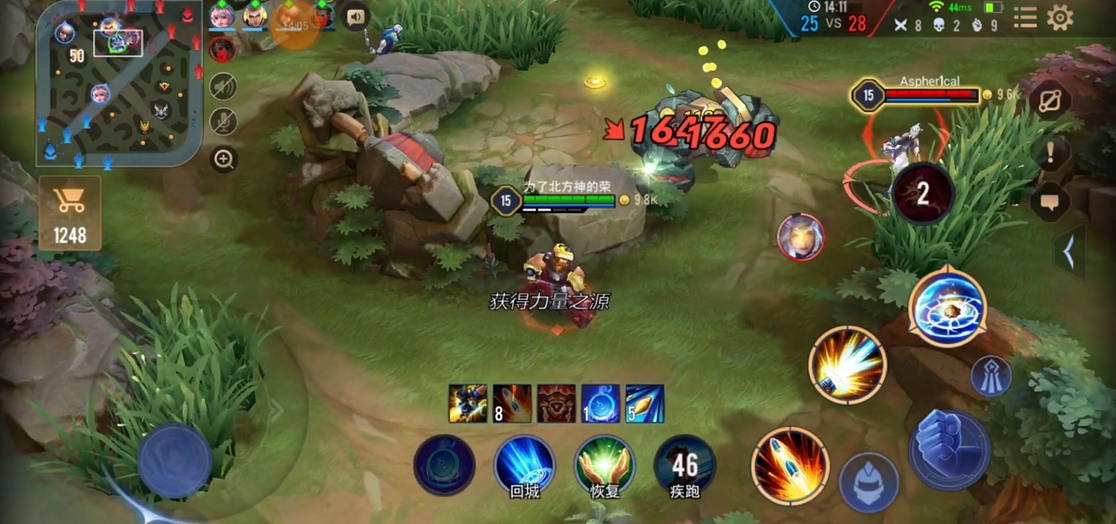This screenshot has width=1116, height=524.
Task: Lock onto the enemy hero portrait
Action: pos(800,238)
